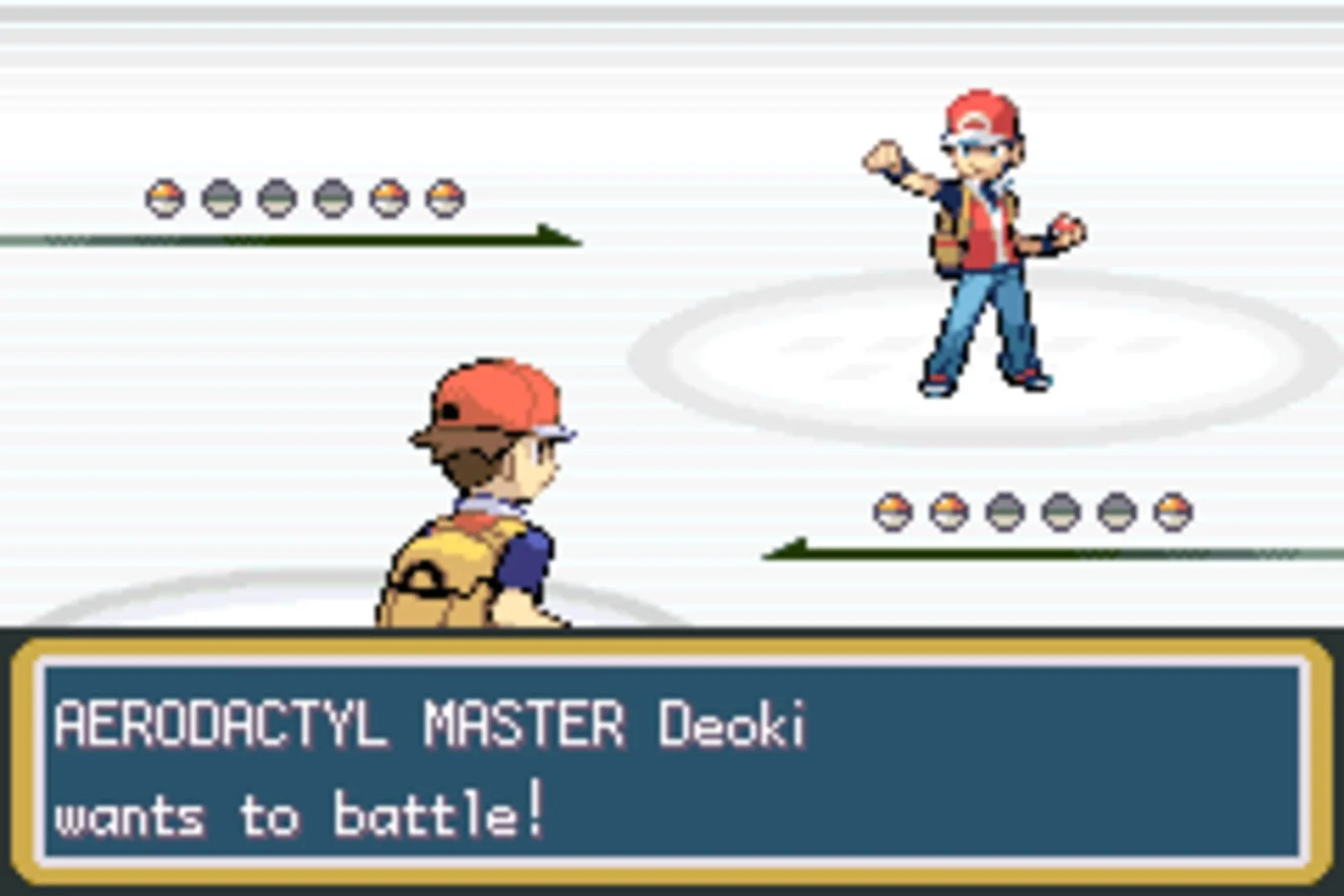The height and width of the screenshot is (896, 1344).
Task: Click the second fainted gray Poké Ball on top-left
Action: tap(222, 196)
